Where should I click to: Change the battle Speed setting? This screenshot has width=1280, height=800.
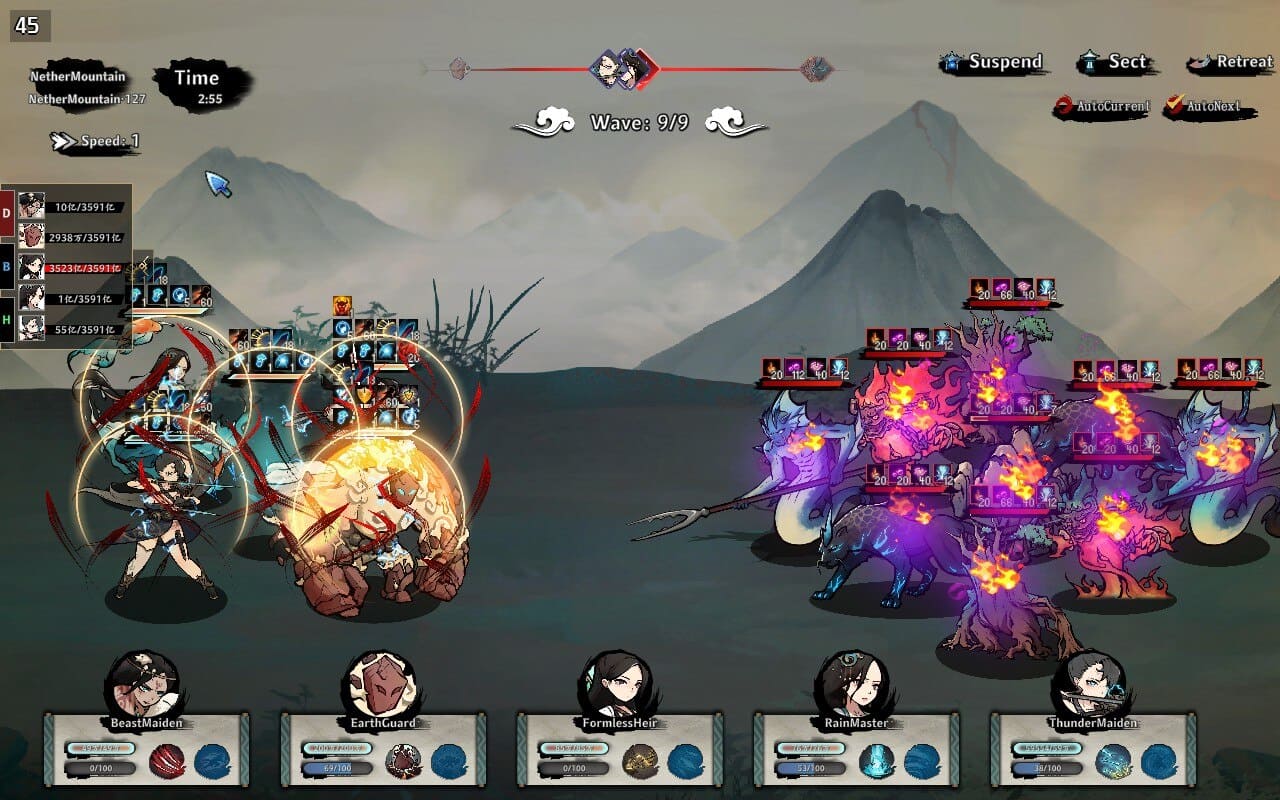point(97,142)
